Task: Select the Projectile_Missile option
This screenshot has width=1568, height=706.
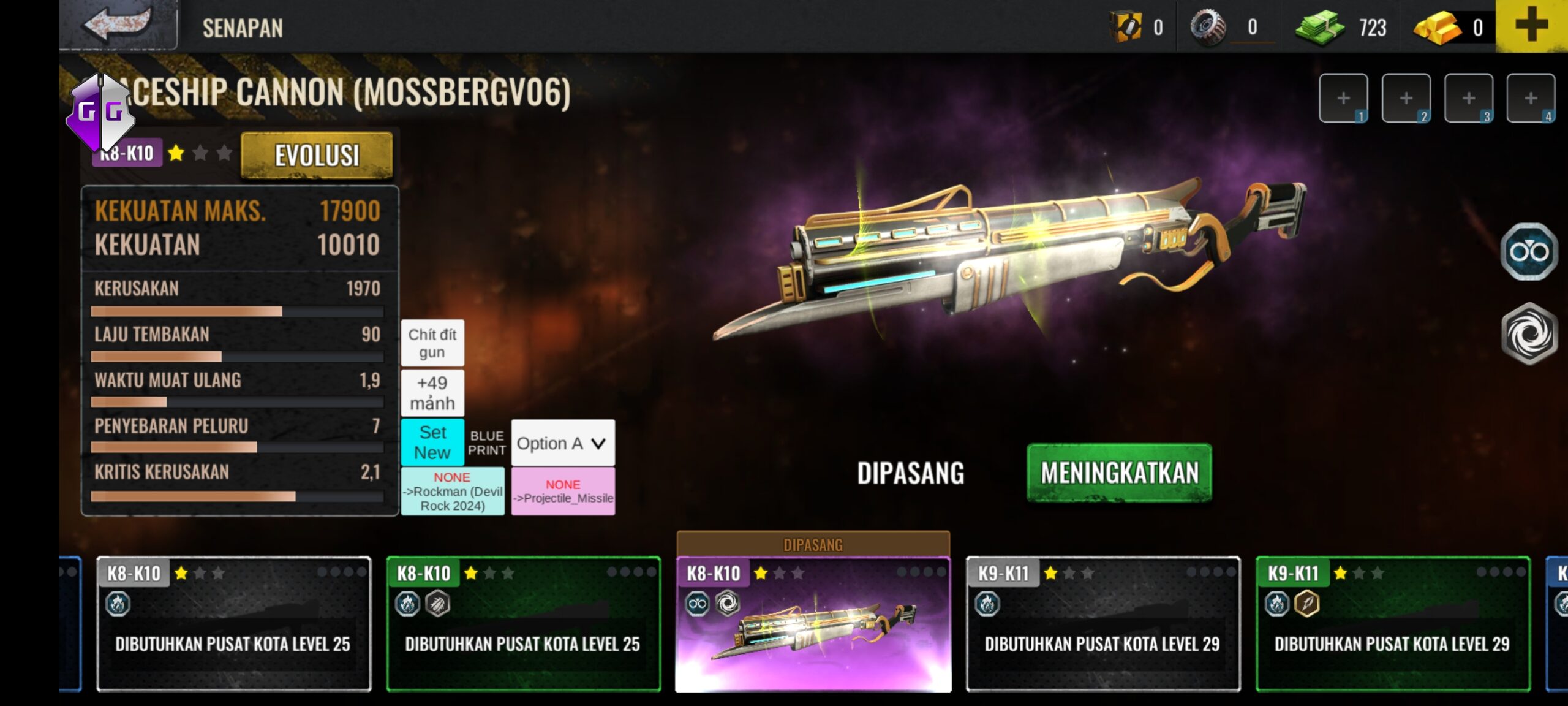Action: (563, 492)
